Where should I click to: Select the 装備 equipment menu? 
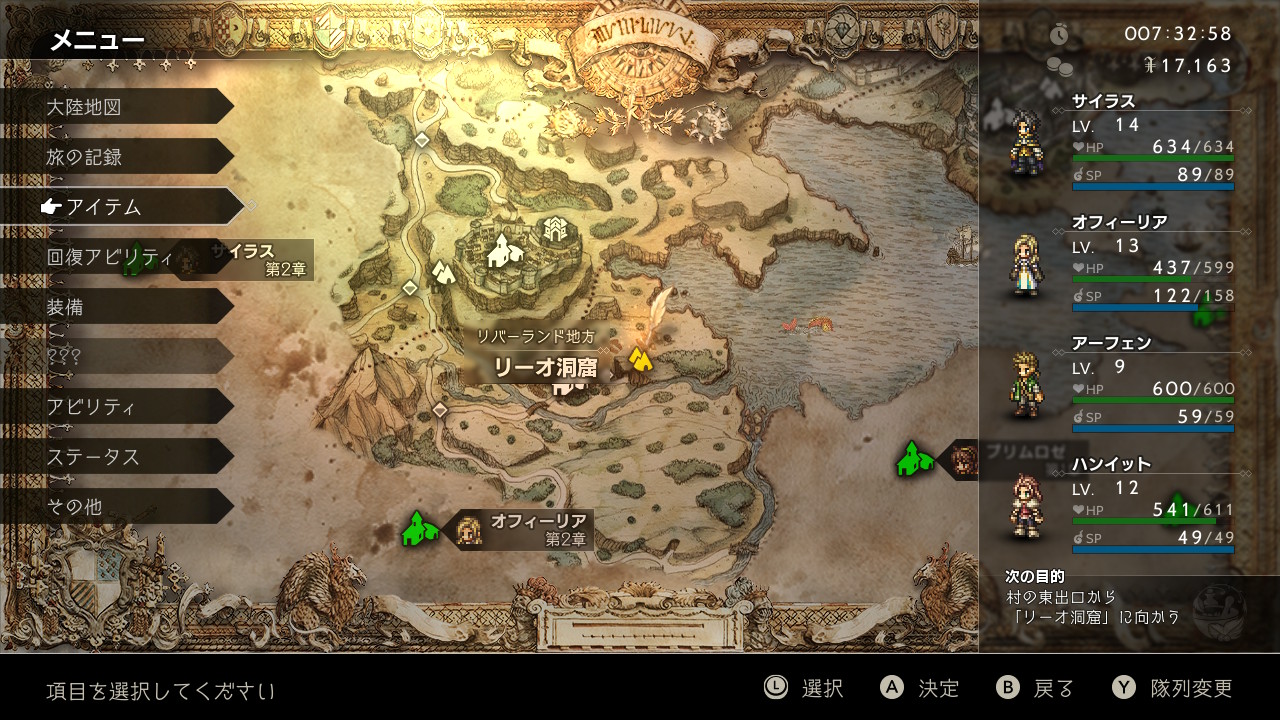coord(115,307)
